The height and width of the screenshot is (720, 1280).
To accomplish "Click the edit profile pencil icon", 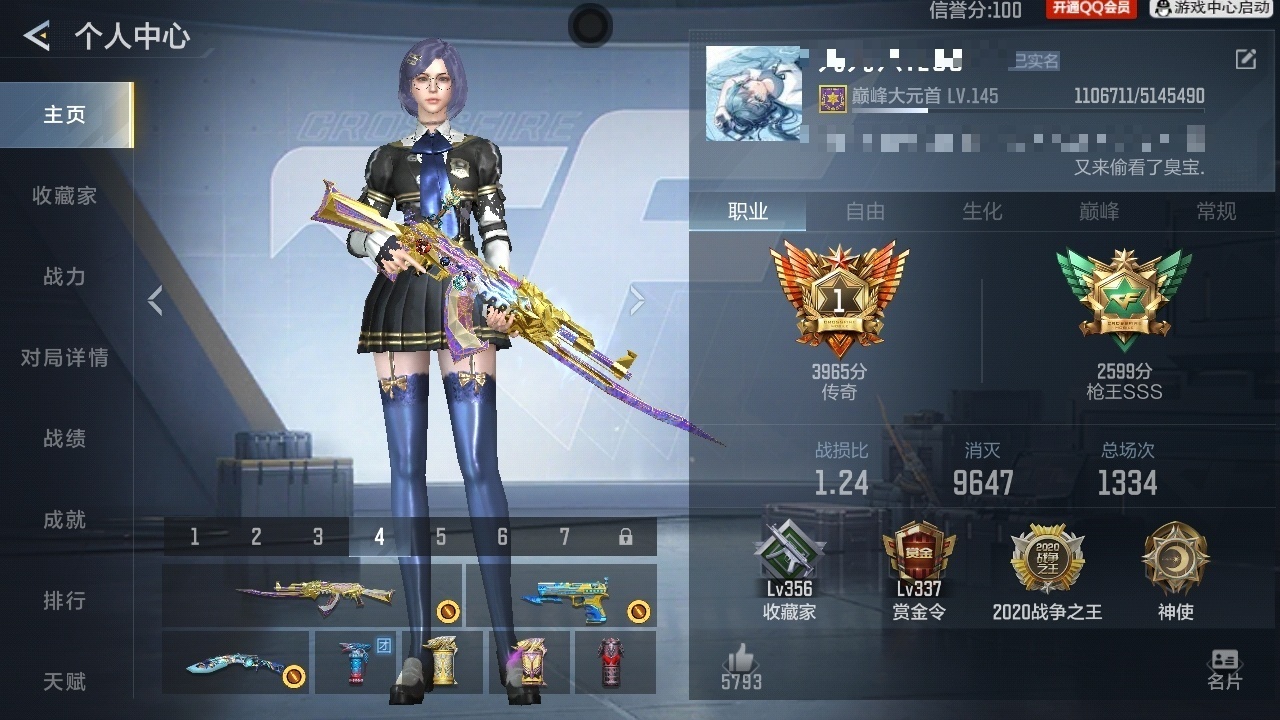I will (x=1245, y=59).
